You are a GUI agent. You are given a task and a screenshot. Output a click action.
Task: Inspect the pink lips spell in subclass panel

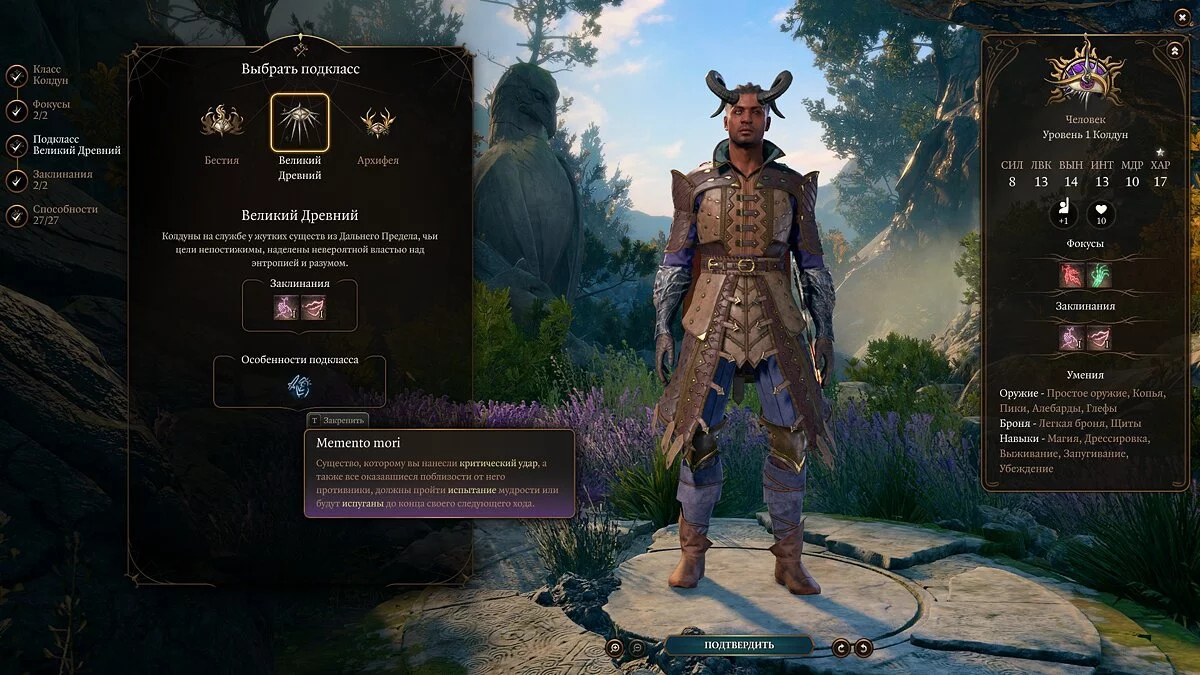point(314,308)
